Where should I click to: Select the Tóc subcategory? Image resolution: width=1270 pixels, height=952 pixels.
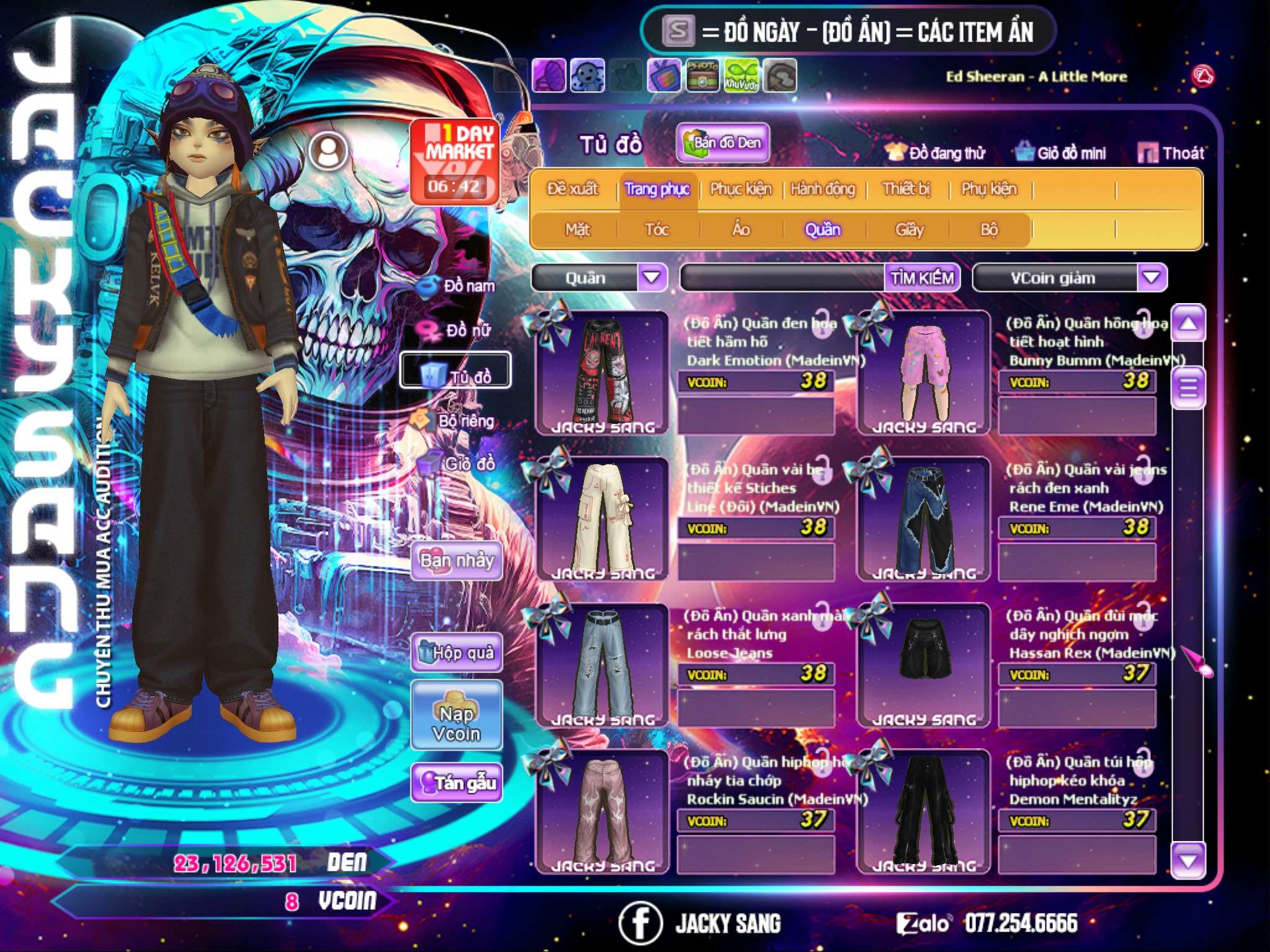click(657, 230)
